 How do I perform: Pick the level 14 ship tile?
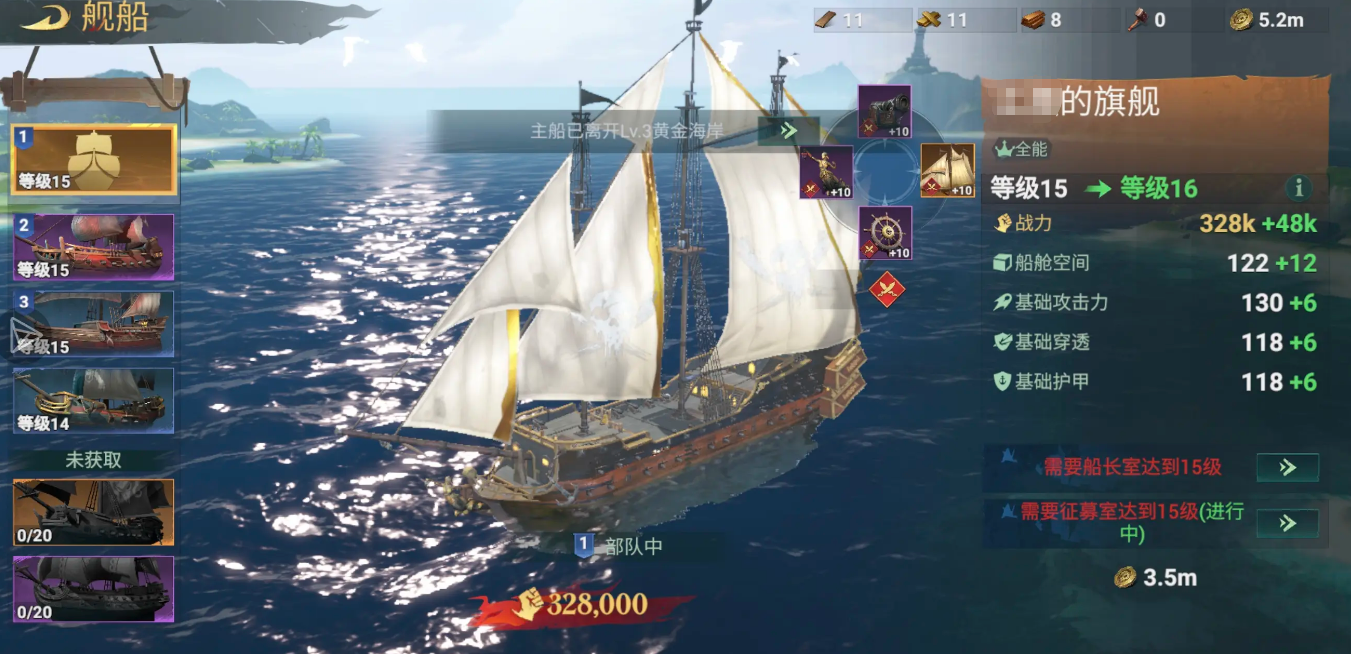94,400
